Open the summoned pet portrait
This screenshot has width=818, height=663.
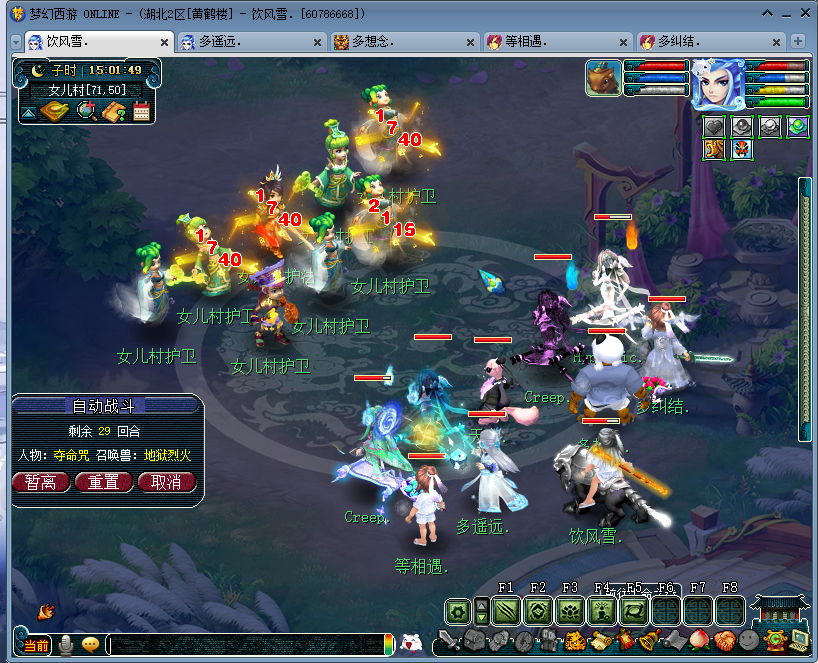(x=603, y=78)
